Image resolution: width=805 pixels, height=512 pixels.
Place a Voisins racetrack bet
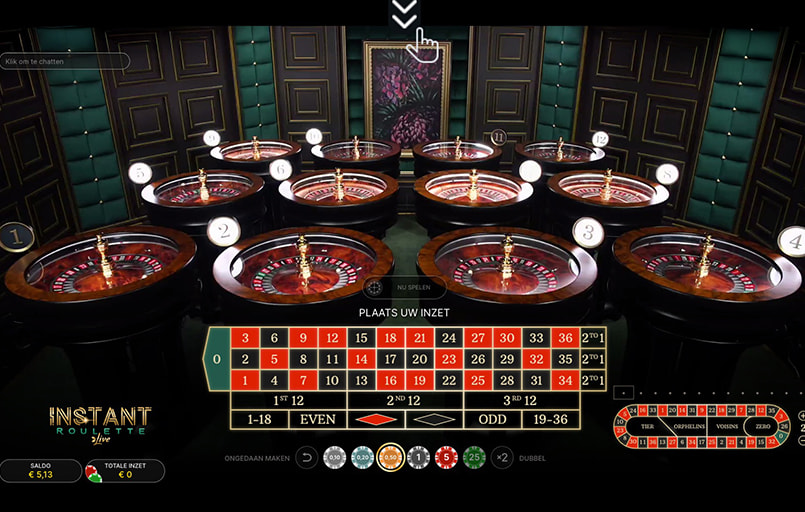(726, 425)
